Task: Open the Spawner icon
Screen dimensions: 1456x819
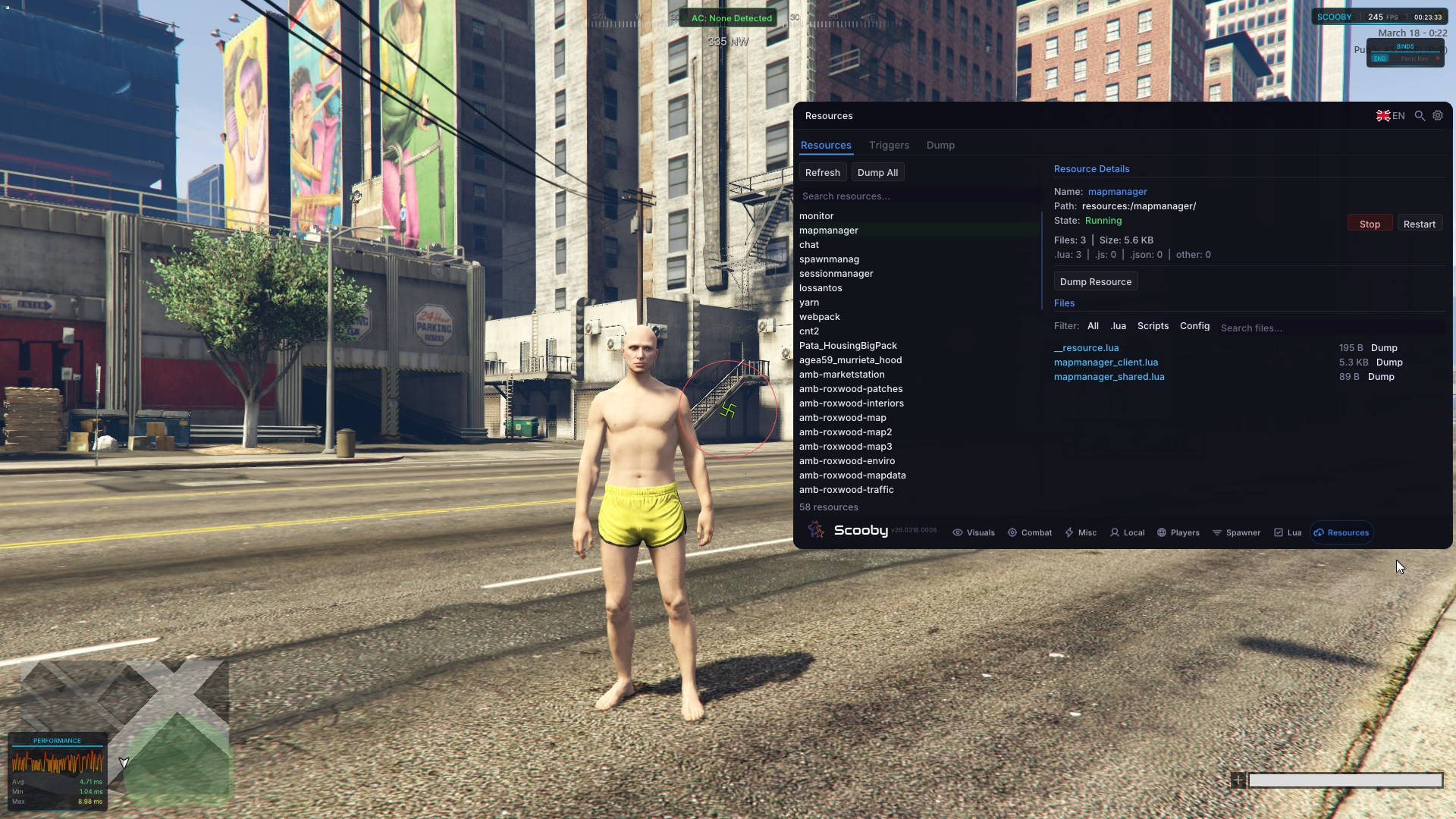Action: 1217,532
